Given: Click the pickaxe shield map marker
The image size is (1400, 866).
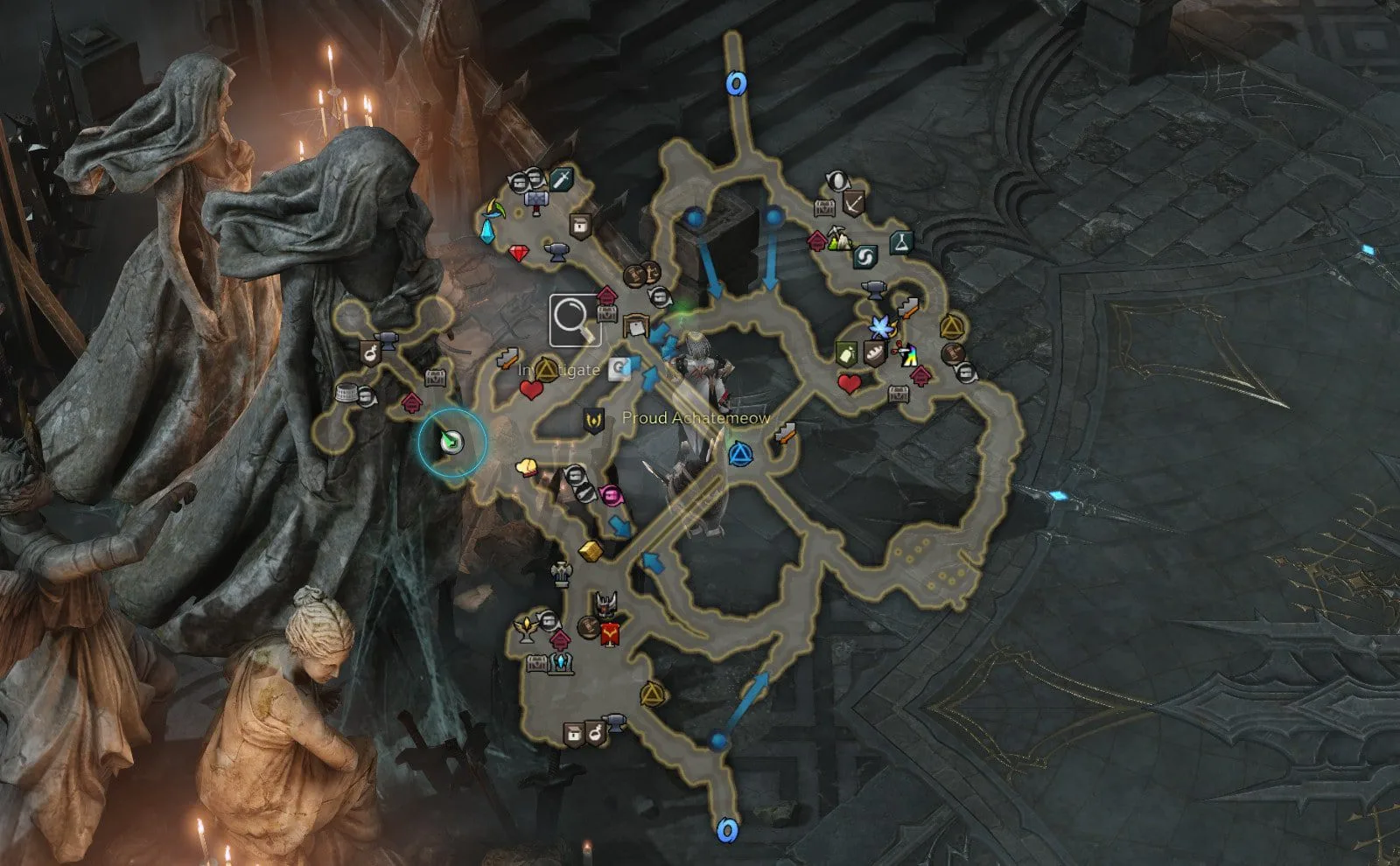Looking at the screenshot, I should tap(853, 205).
